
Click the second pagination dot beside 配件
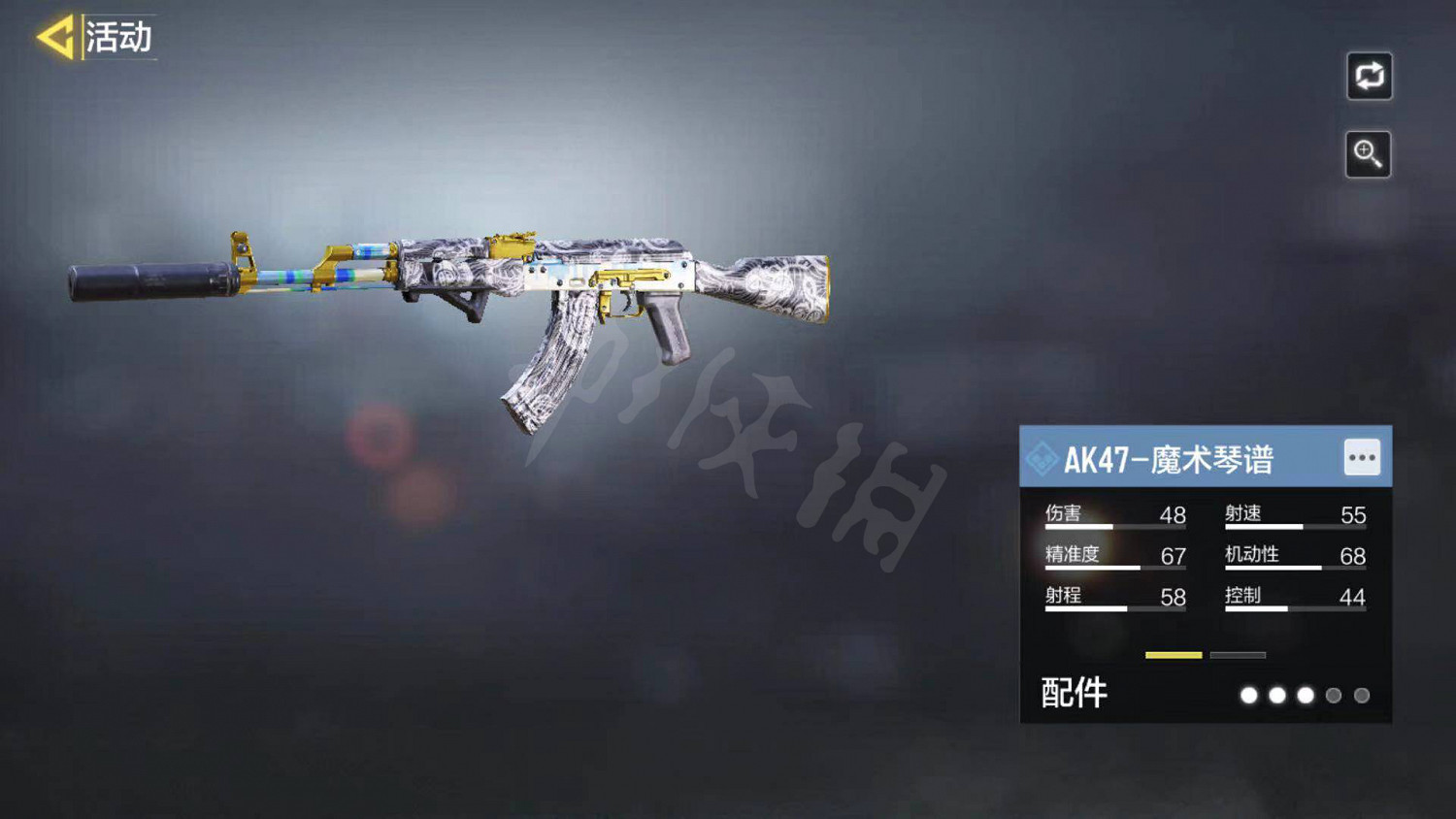click(x=1278, y=697)
